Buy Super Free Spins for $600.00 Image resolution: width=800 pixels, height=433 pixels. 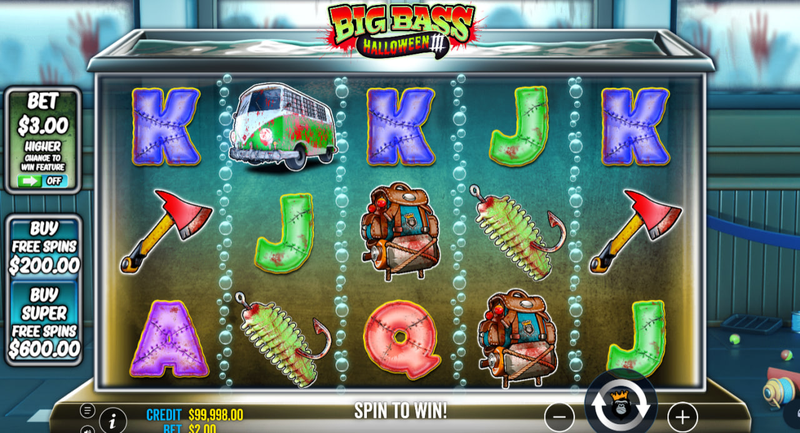(x=44, y=321)
